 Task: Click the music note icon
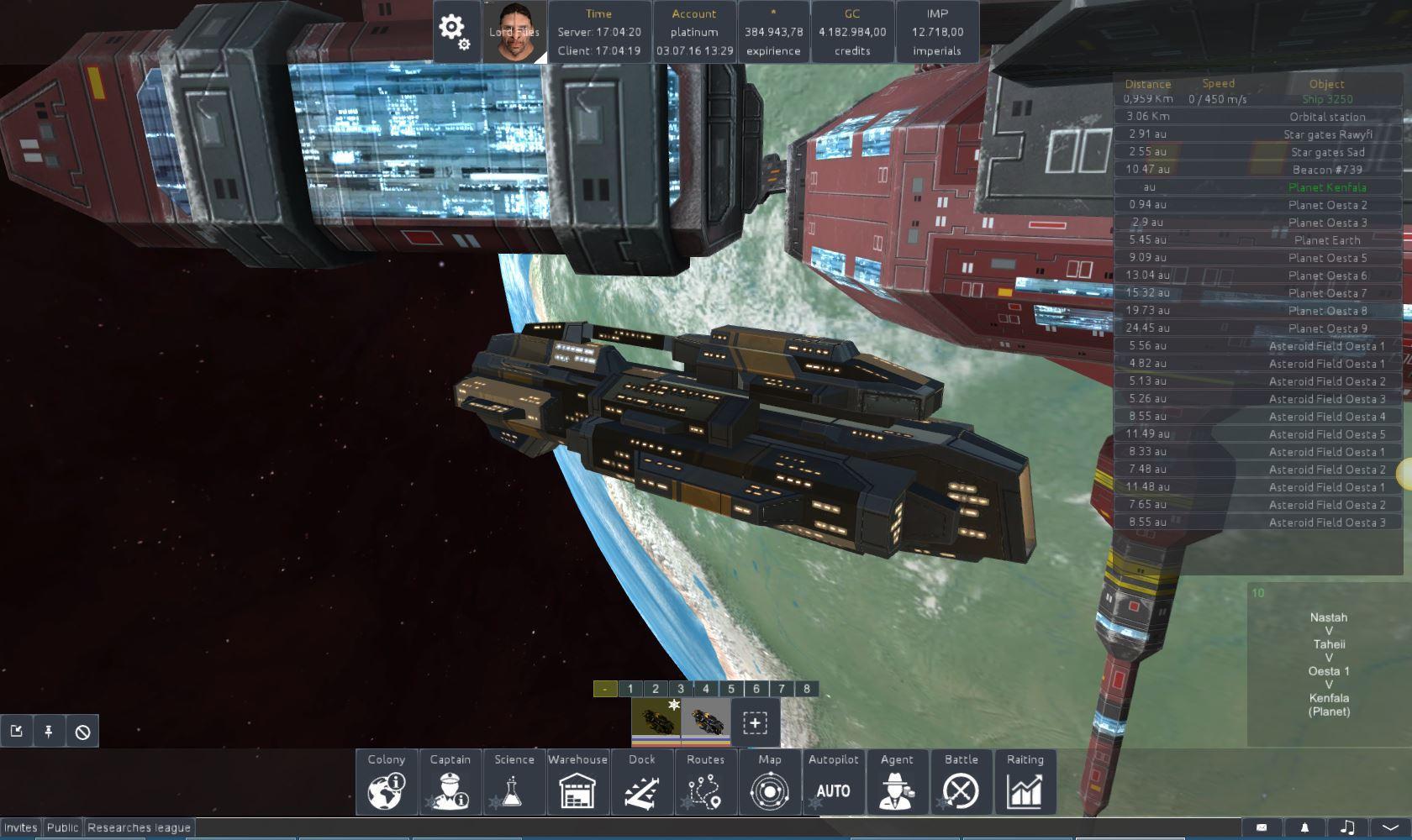point(1347,827)
